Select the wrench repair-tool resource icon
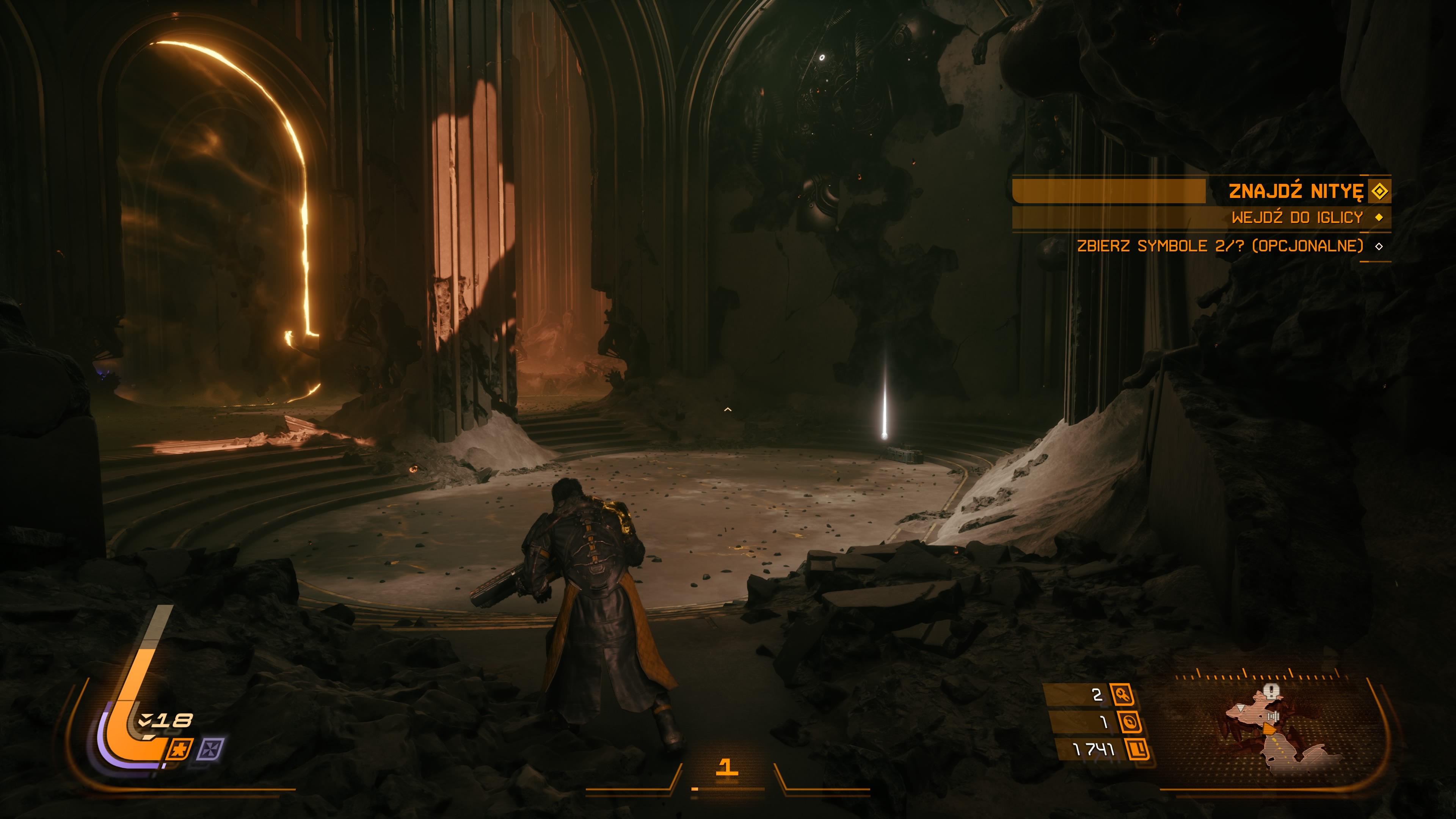The width and height of the screenshot is (1456, 819). [x=1122, y=694]
